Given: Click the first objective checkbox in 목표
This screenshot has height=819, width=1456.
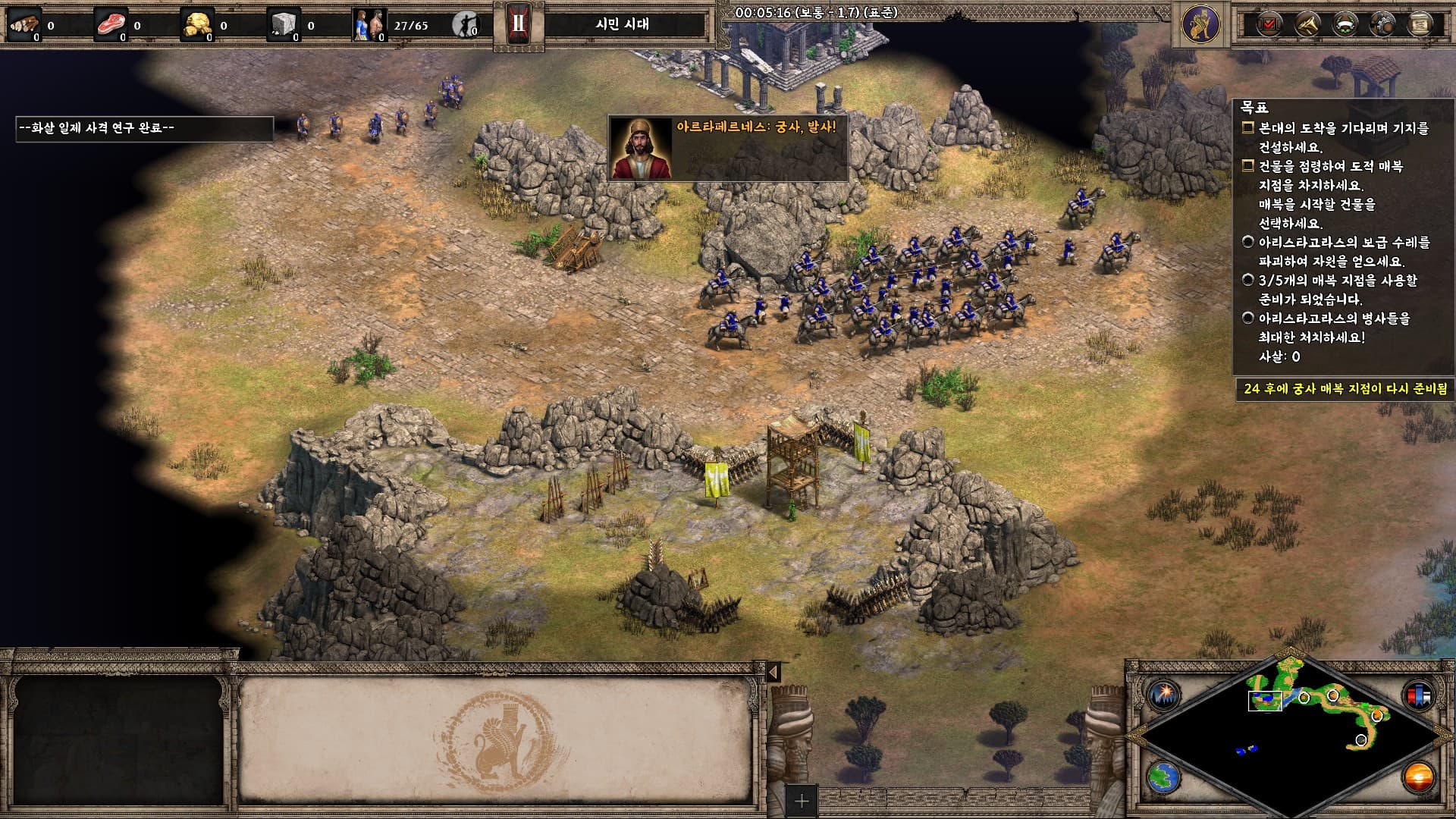Looking at the screenshot, I should 1247,128.
